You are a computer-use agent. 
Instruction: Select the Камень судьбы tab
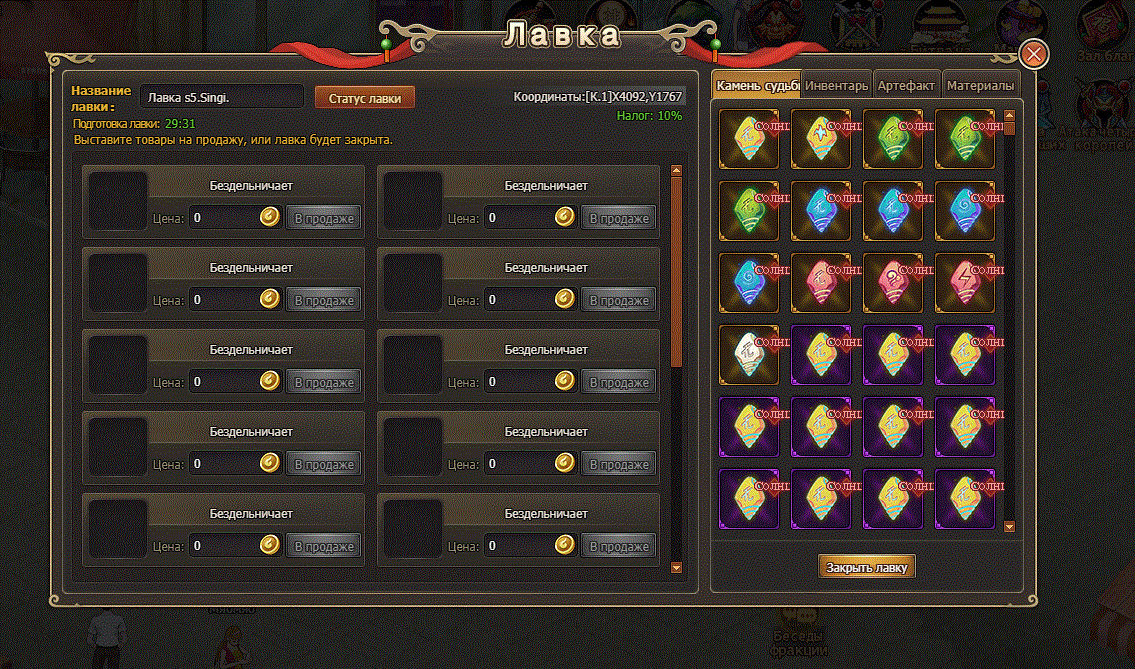pos(757,86)
